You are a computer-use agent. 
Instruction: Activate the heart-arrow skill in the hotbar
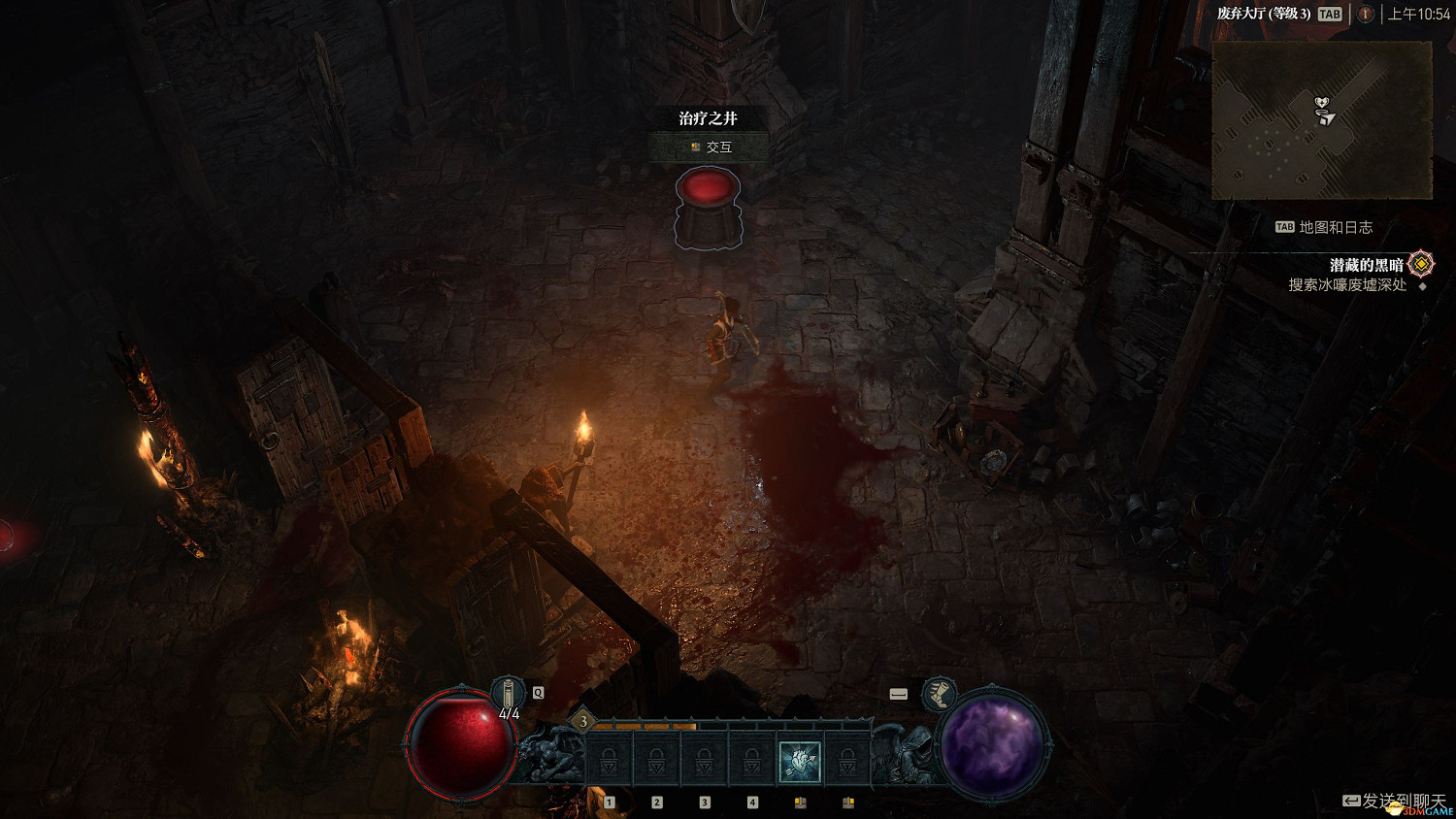pos(800,762)
